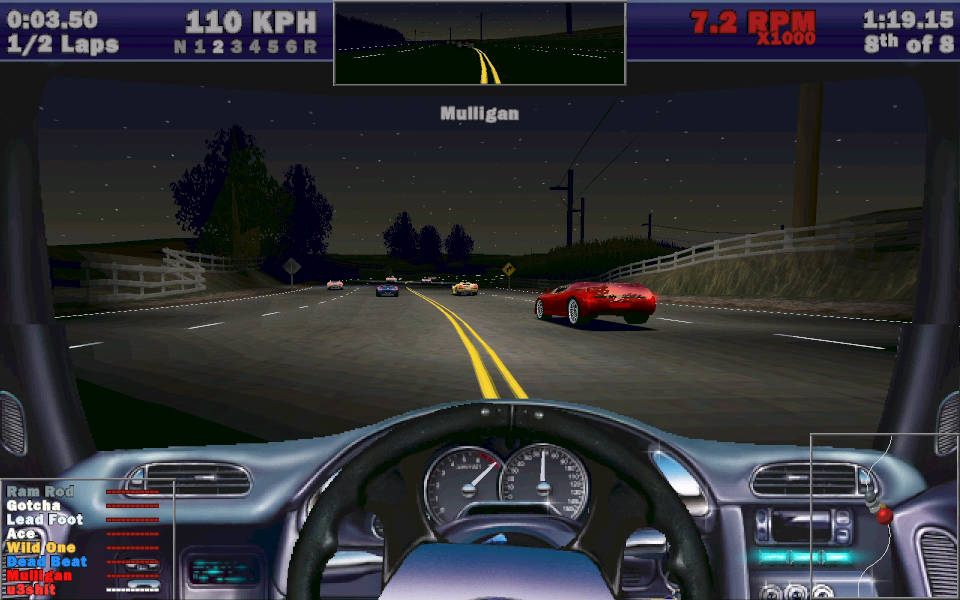Select Mulligan in the standings list

point(39,575)
